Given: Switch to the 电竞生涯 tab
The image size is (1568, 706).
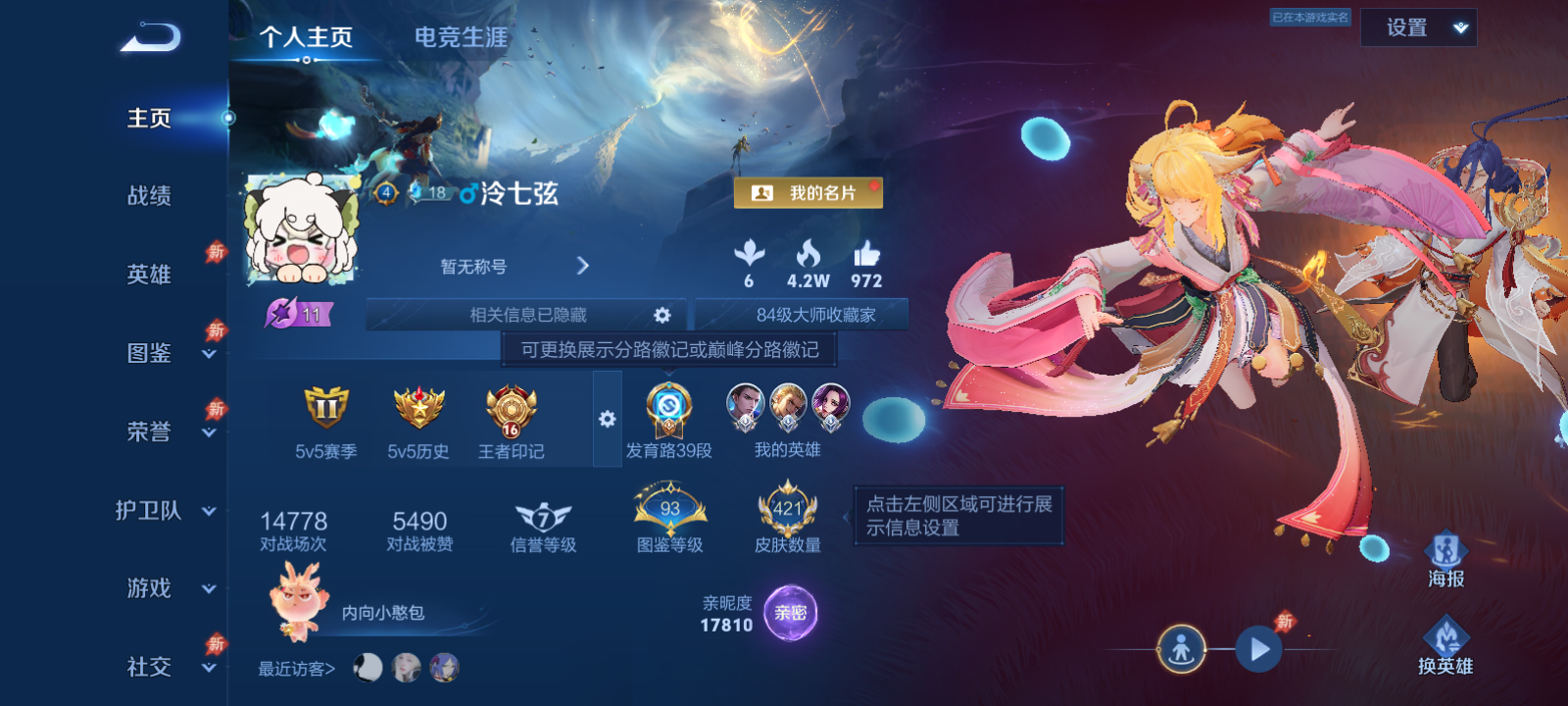Looking at the screenshot, I should 459,37.
